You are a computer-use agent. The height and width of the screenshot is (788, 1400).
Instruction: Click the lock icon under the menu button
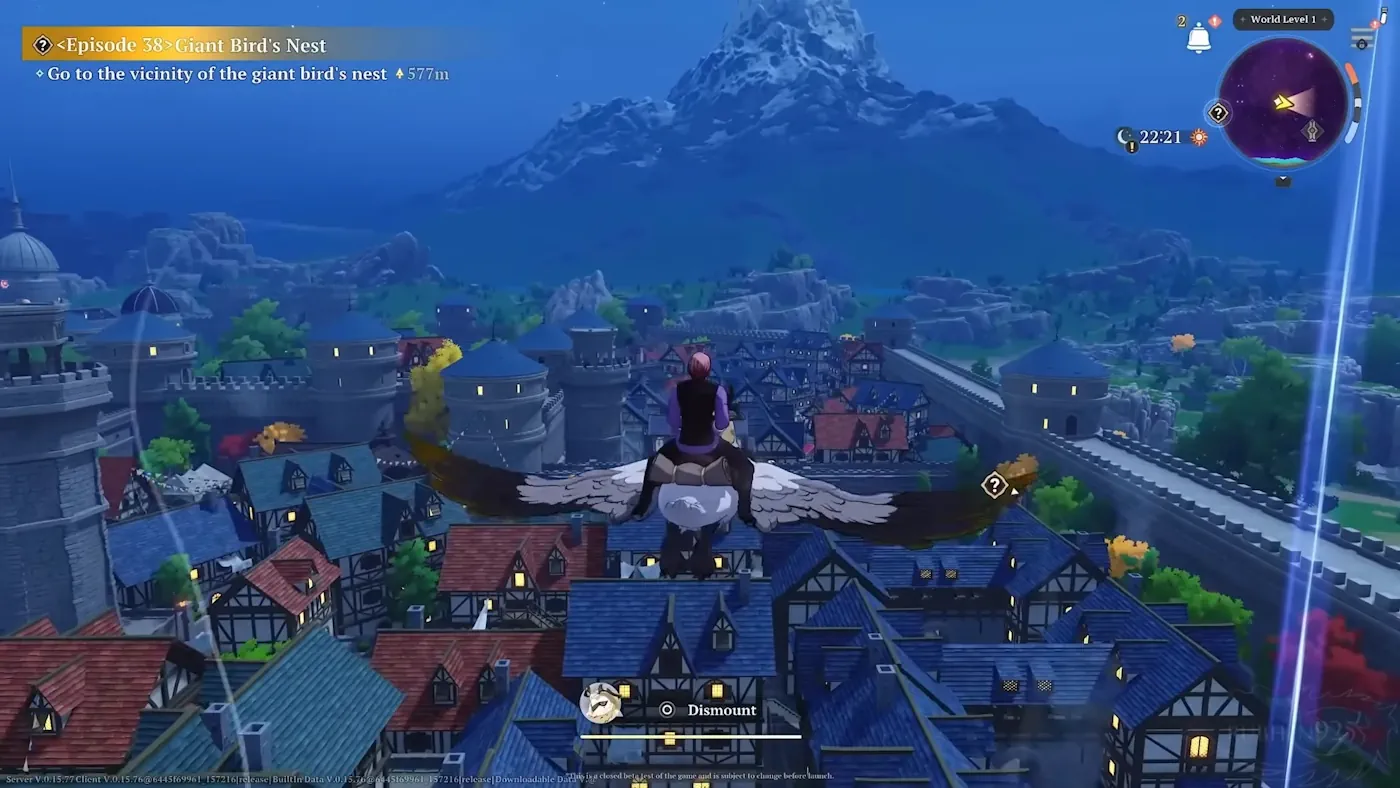(1362, 44)
